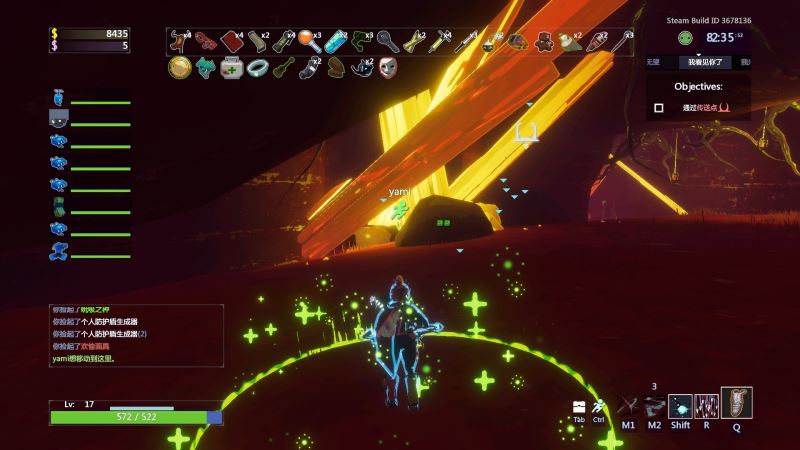800x450 pixels.
Task: Click the white mask item icon
Action: click(387, 68)
